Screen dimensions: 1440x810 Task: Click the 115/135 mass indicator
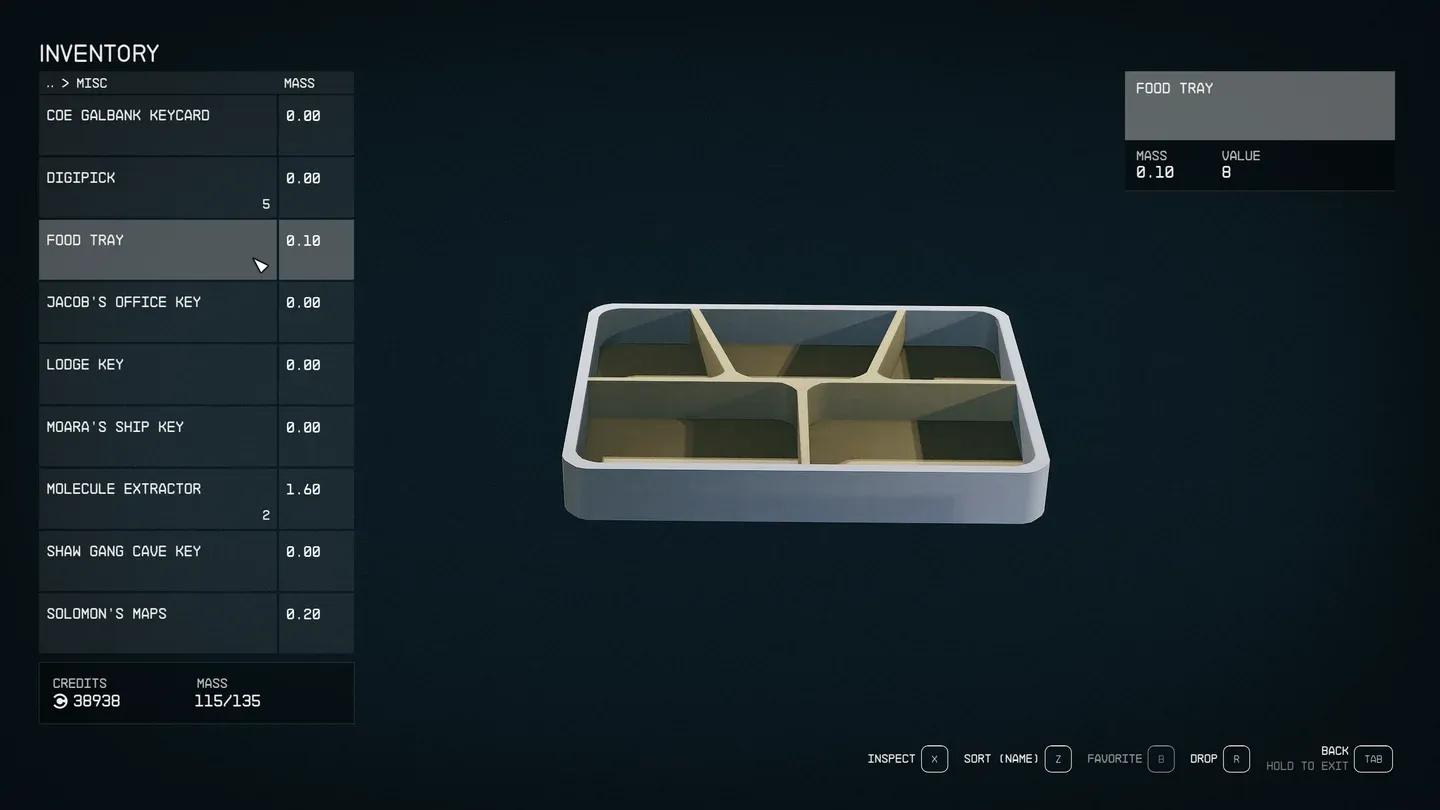(x=227, y=700)
